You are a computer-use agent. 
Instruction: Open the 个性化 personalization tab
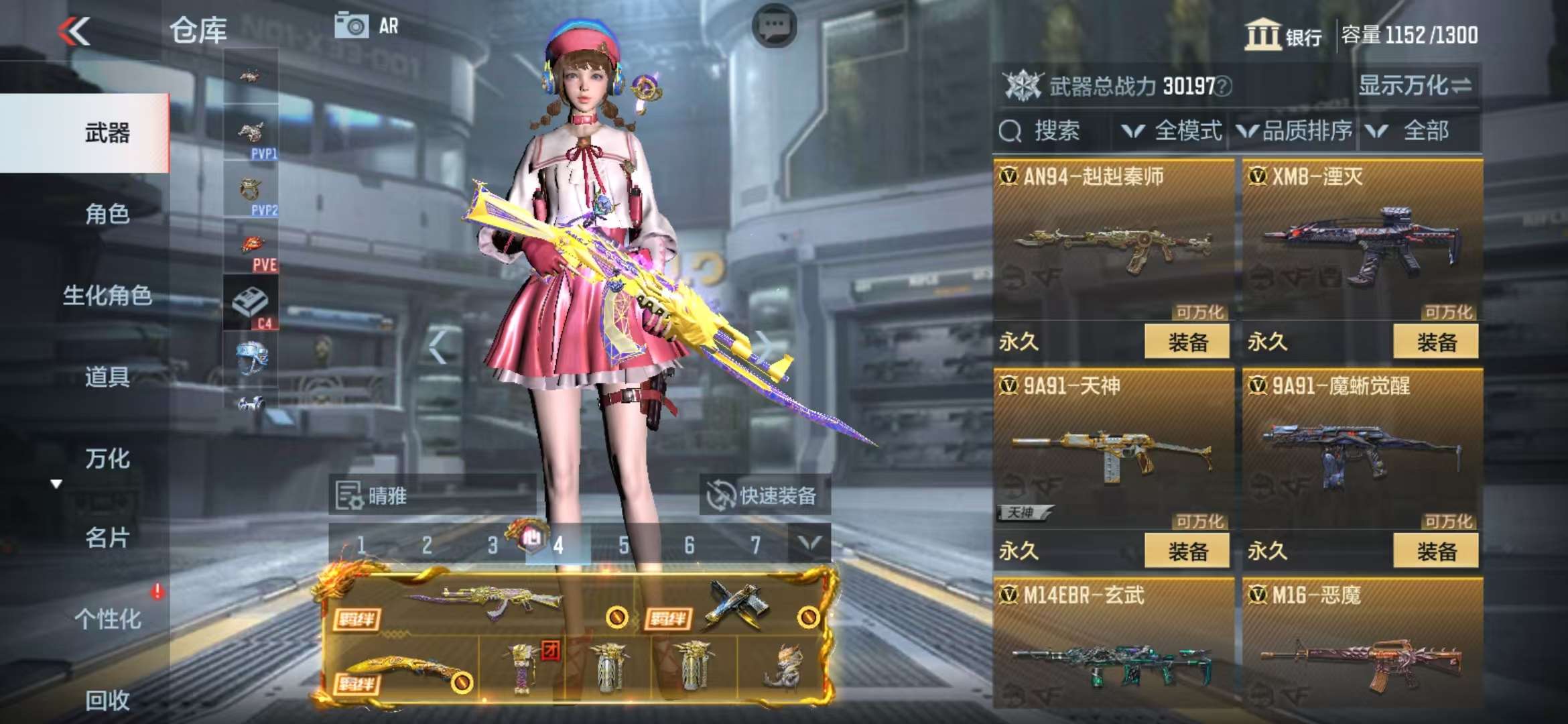(107, 619)
